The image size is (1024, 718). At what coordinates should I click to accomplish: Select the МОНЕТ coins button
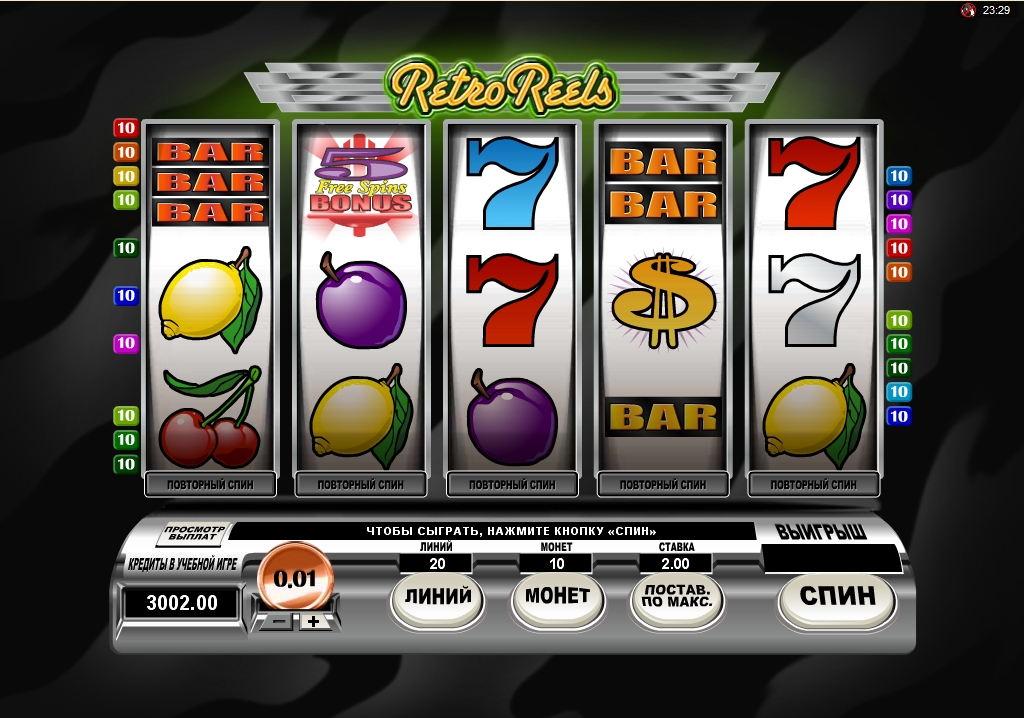pyautogui.click(x=557, y=597)
